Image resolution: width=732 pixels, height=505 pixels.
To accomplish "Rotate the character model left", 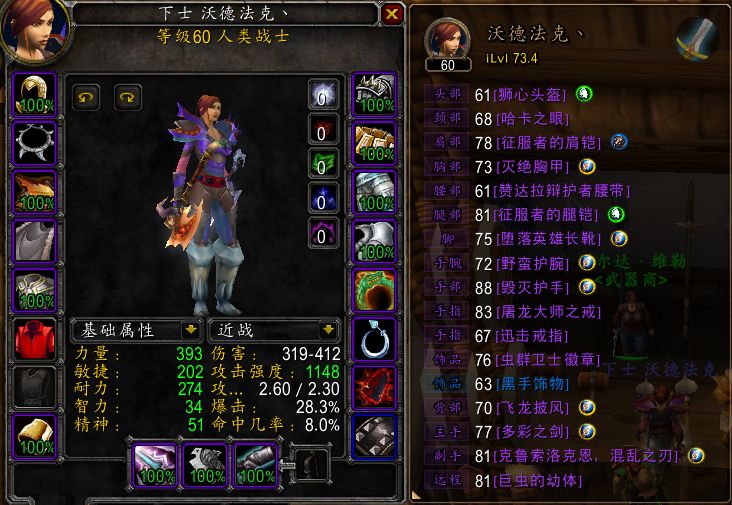I will coord(86,97).
